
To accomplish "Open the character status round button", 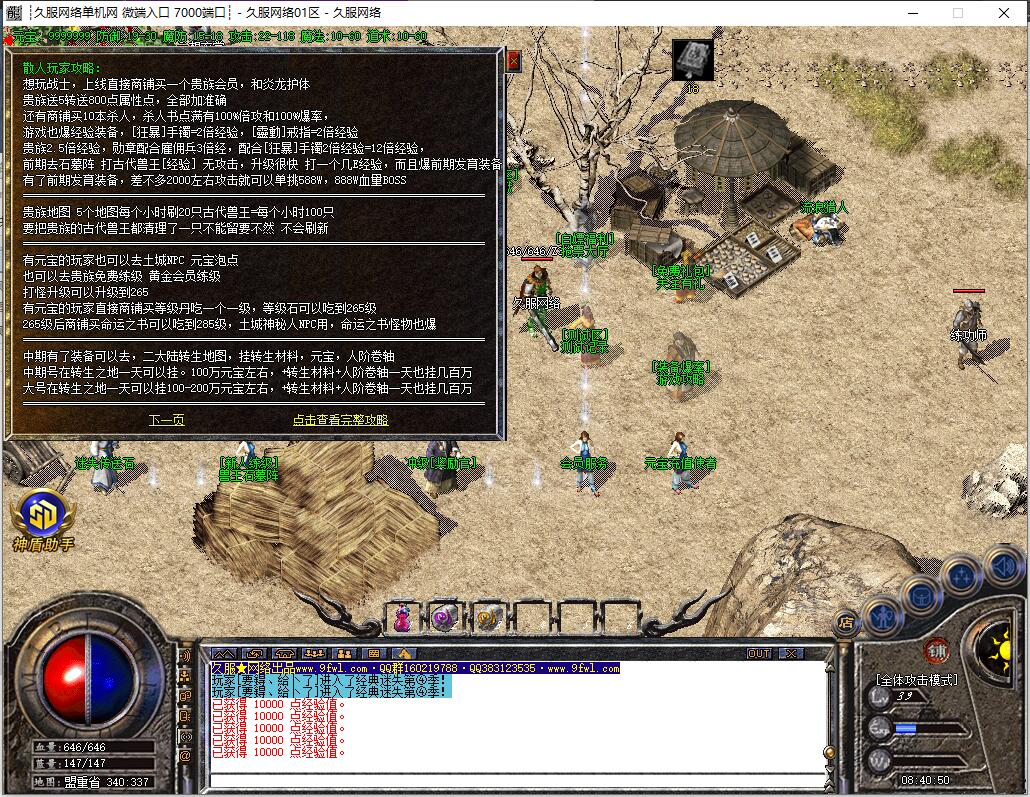I will click(x=882, y=613).
